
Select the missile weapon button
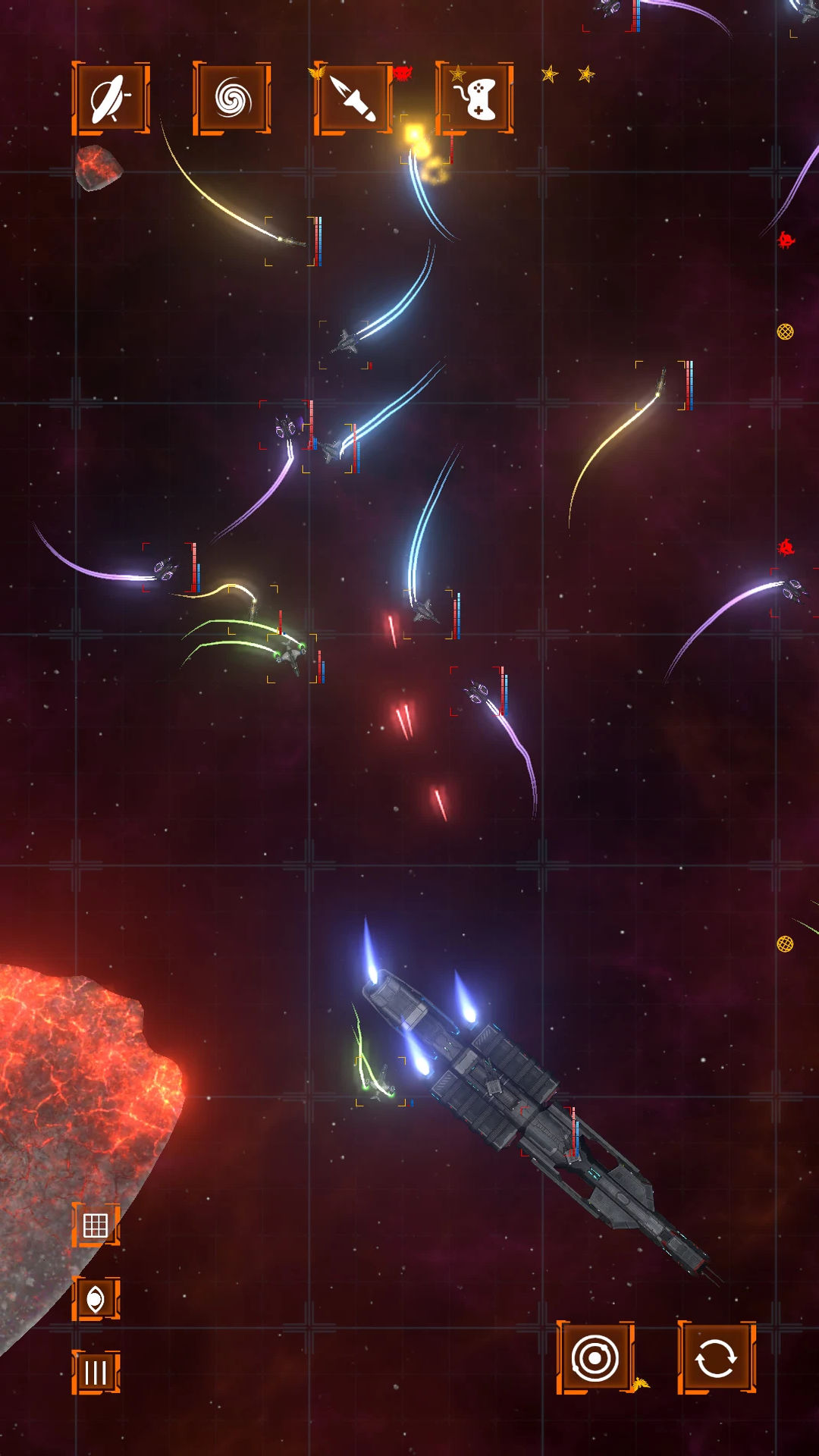point(353,99)
